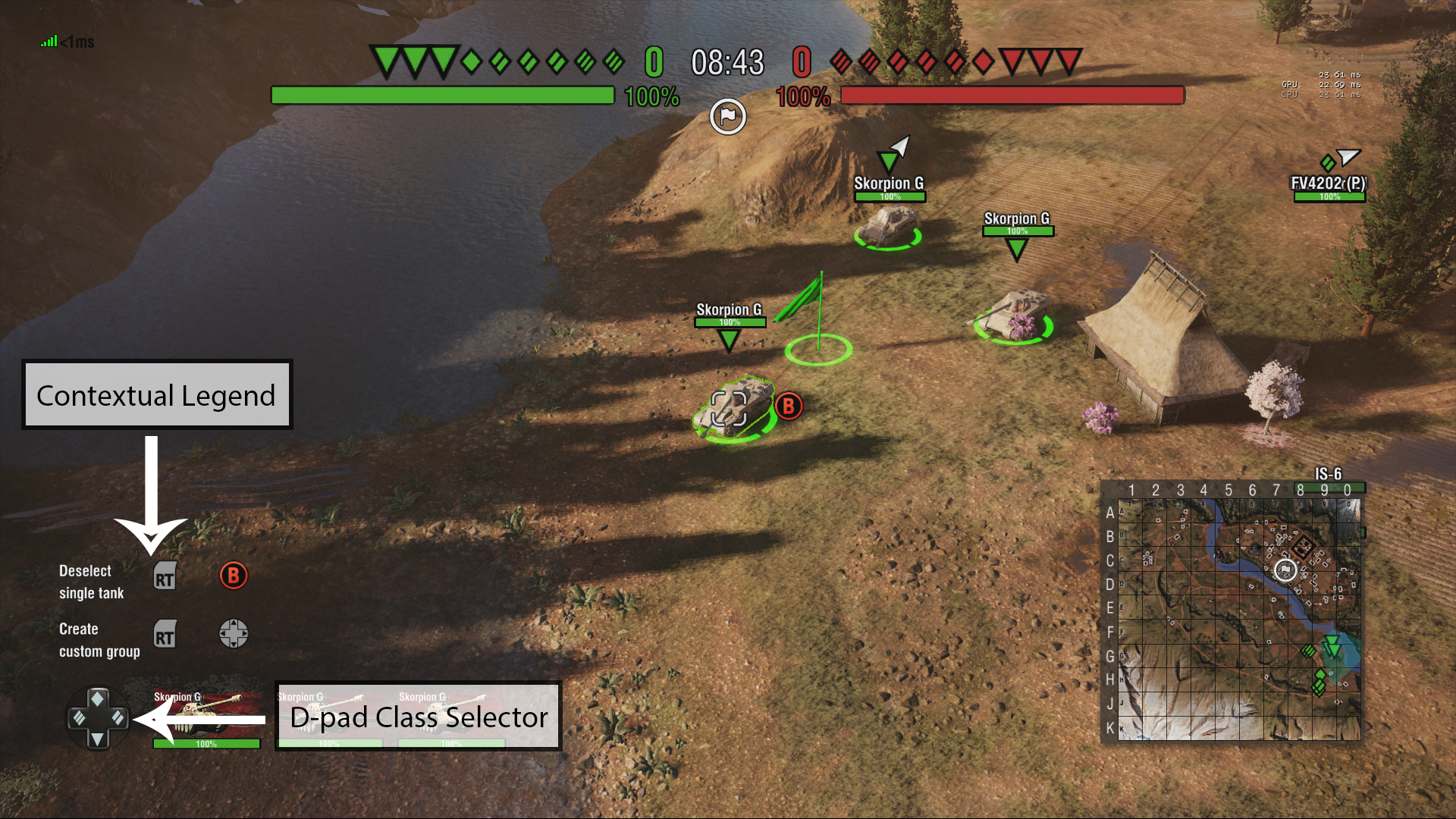The width and height of the screenshot is (1456, 819).
Task: Click the RT trigger icon in the Deselect row
Action: click(x=165, y=576)
